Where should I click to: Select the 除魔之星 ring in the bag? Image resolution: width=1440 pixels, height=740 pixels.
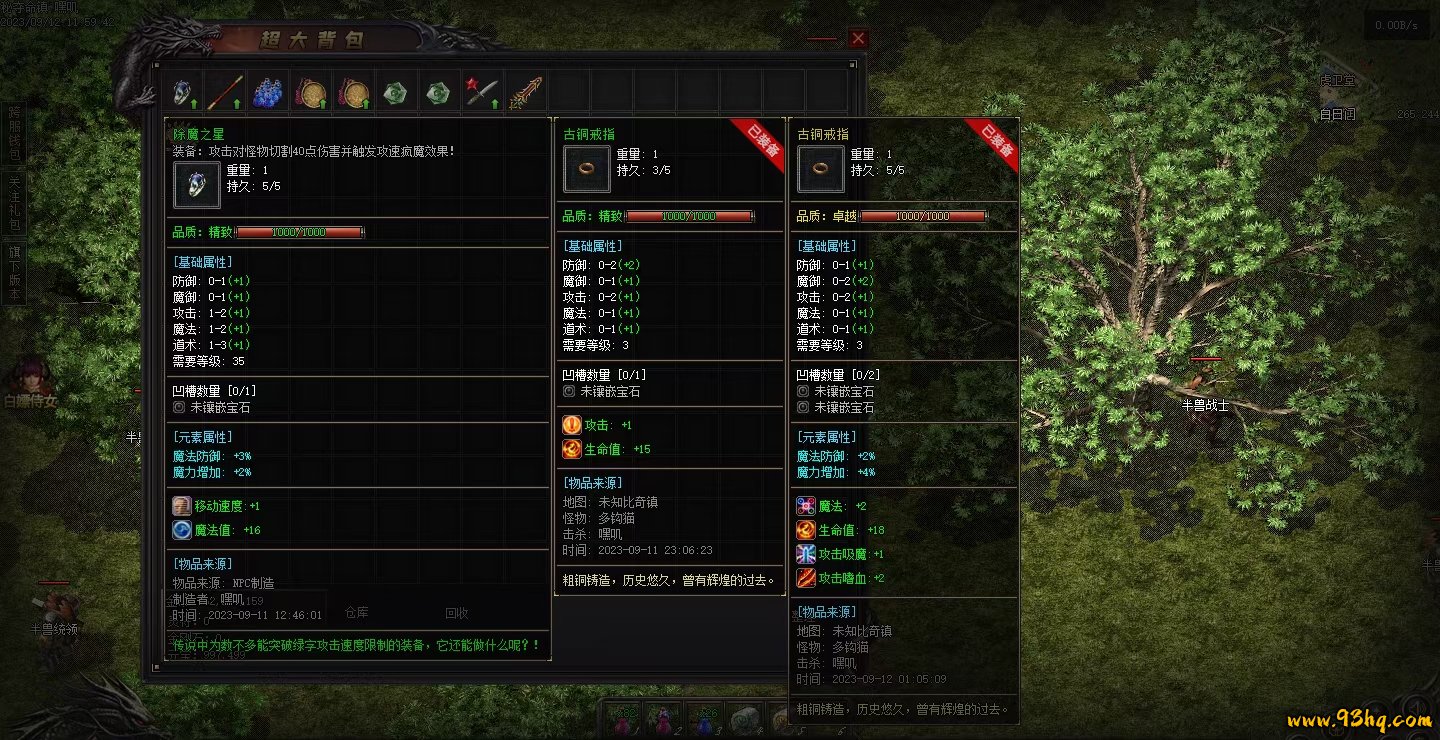pyautogui.click(x=182, y=92)
